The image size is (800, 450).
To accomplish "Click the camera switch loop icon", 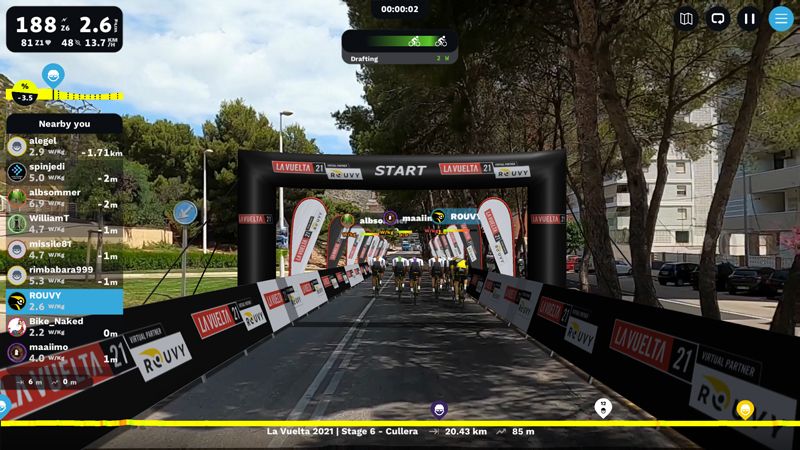I will [x=717, y=18].
